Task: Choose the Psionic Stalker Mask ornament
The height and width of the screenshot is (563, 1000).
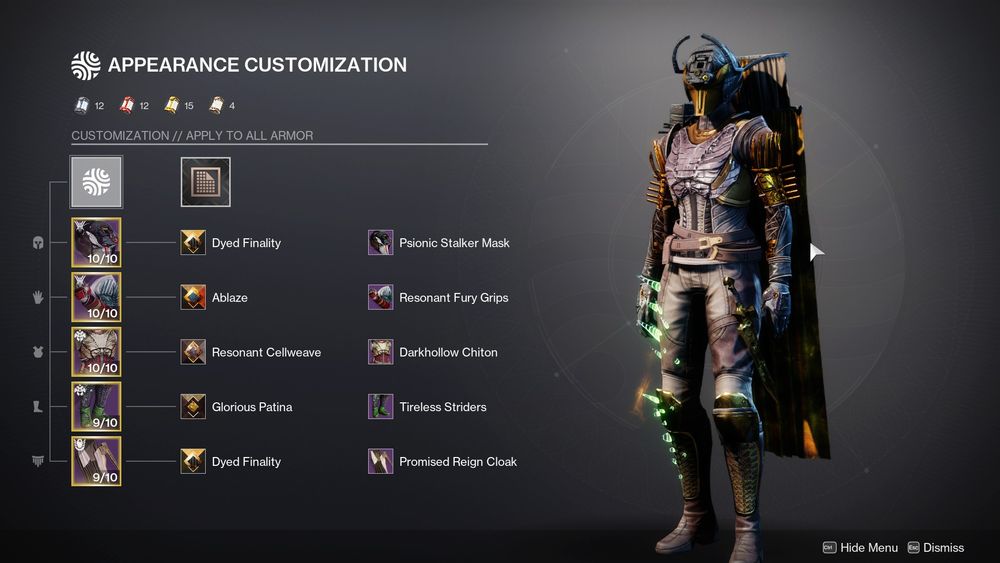Action: (380, 243)
